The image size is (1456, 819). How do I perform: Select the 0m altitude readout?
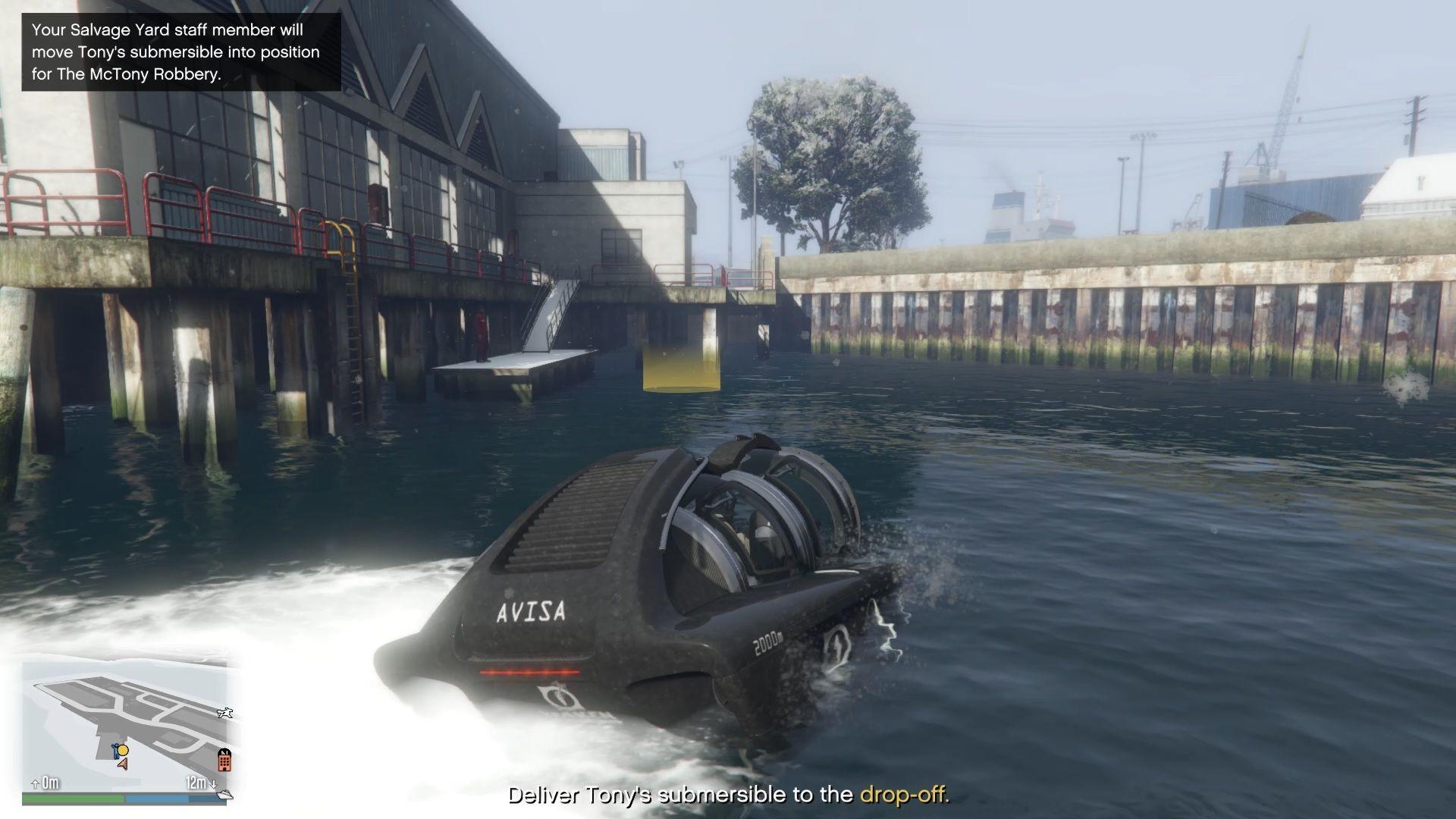pos(50,783)
